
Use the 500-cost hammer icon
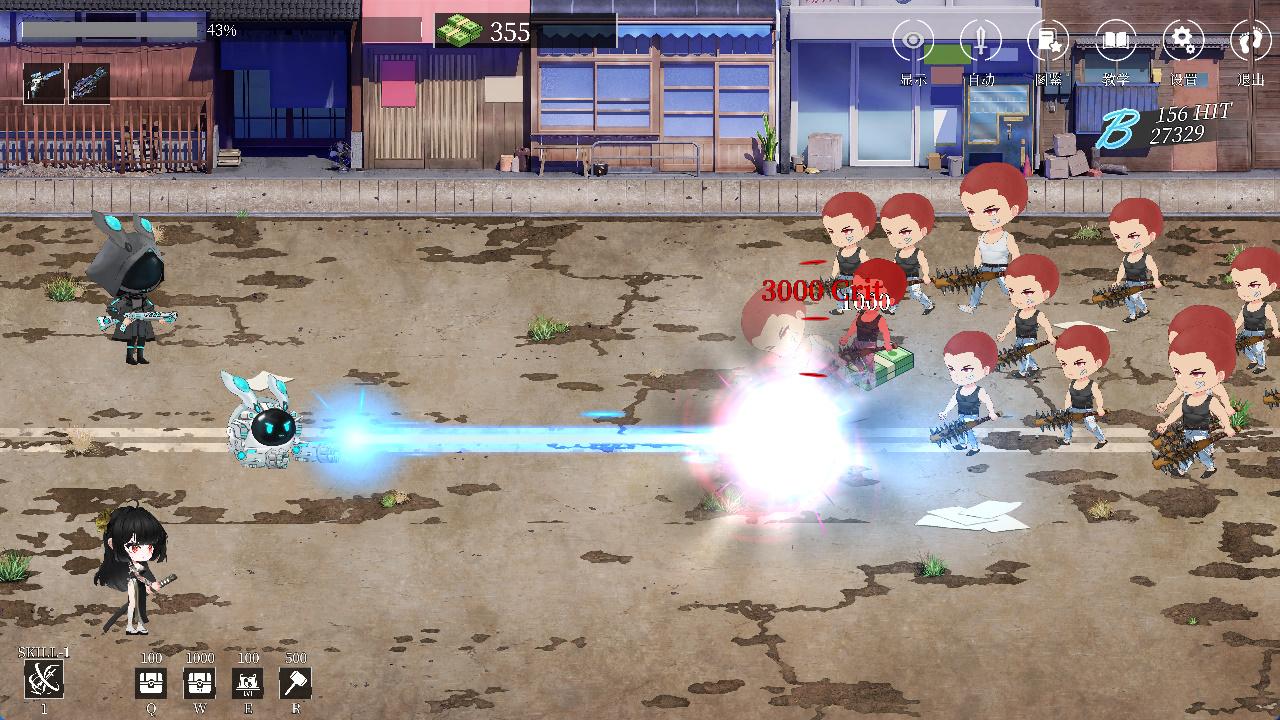(x=296, y=684)
